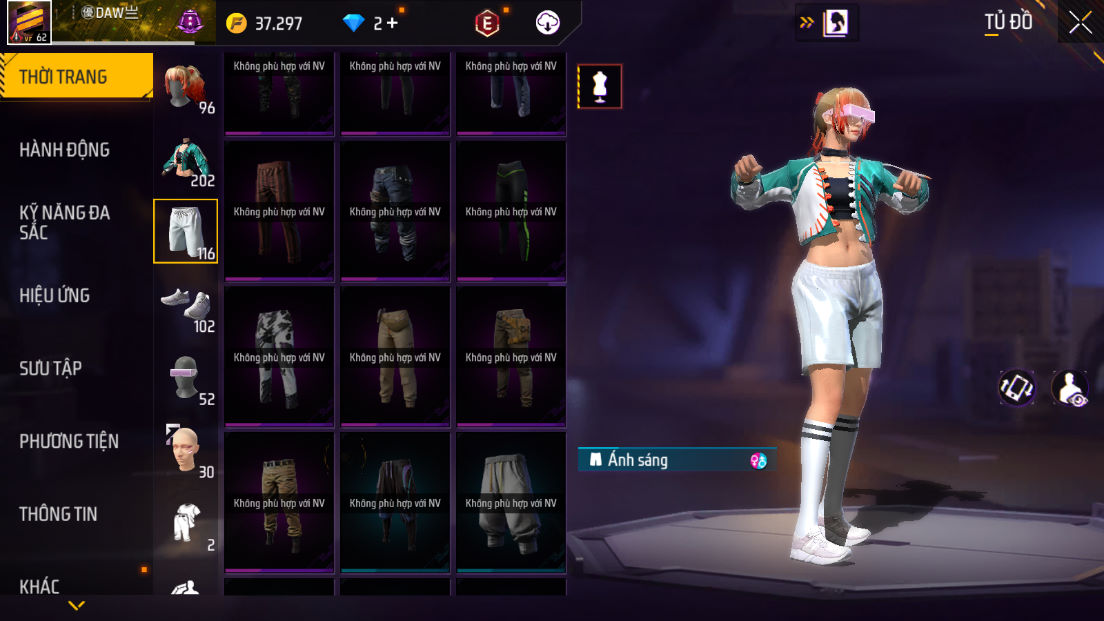Open KỸ NĂNG ĐA SẮC section

[65, 222]
